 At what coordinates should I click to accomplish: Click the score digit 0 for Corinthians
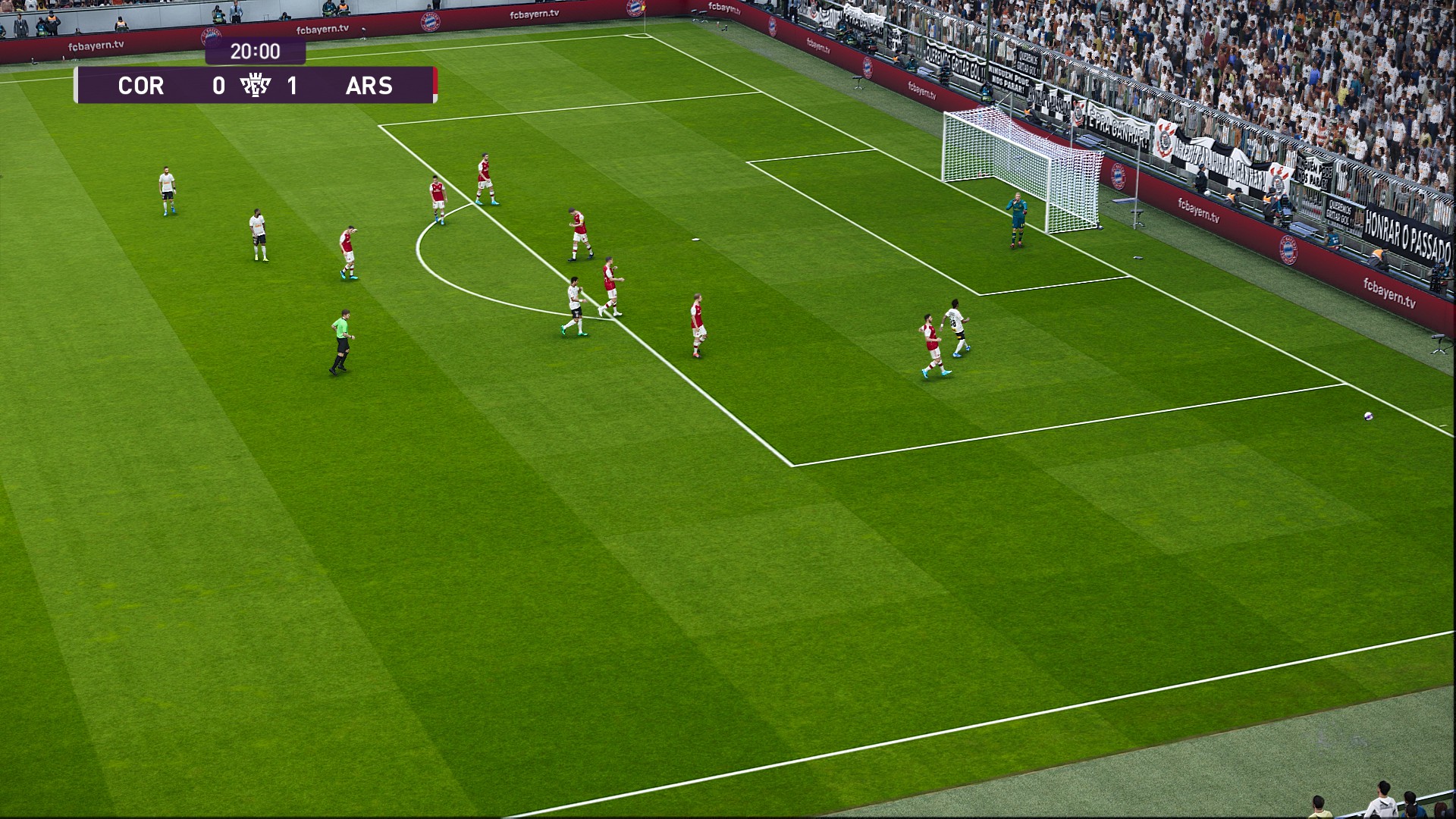click(218, 85)
